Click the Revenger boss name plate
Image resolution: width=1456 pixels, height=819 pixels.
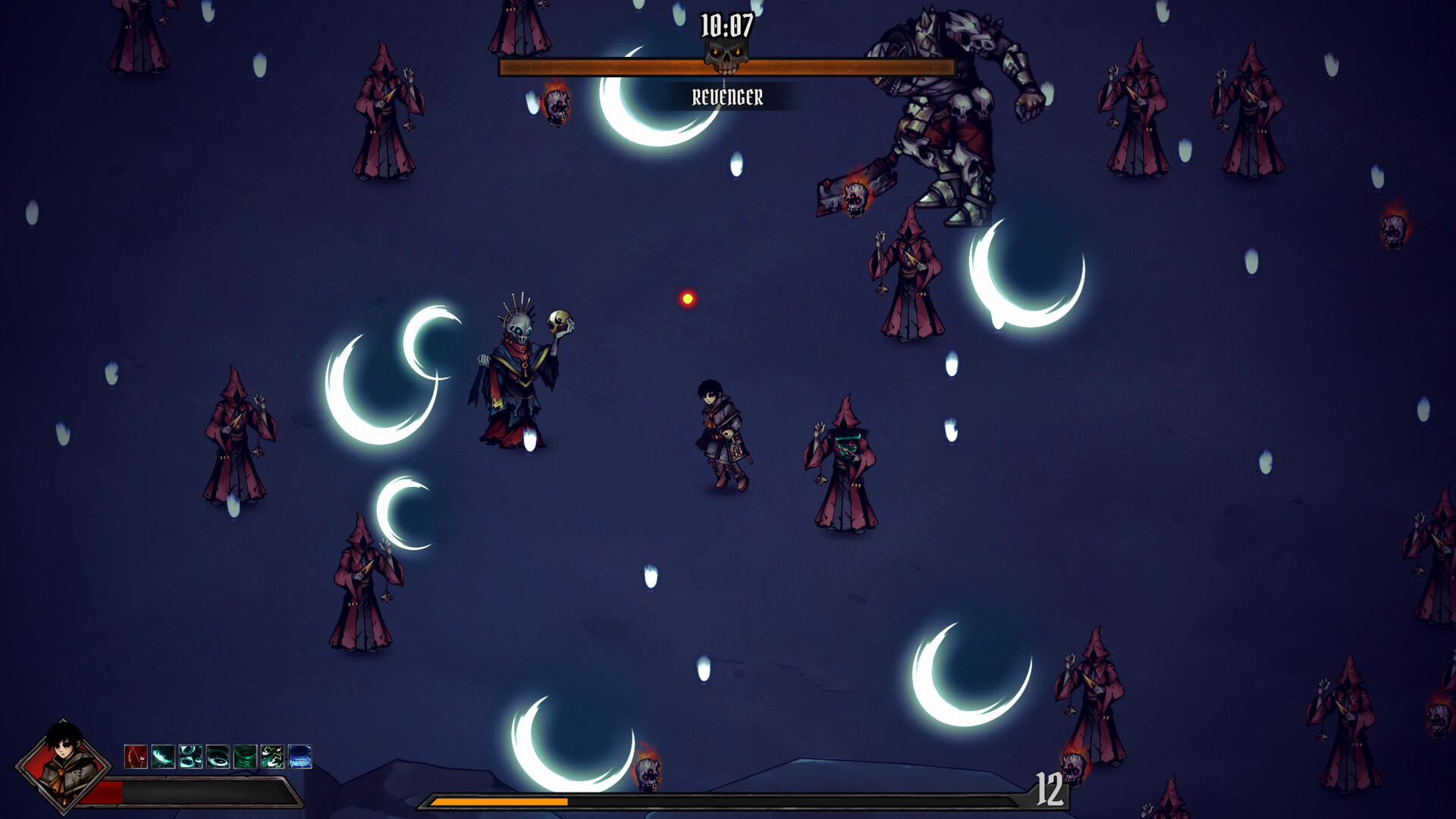point(727,96)
